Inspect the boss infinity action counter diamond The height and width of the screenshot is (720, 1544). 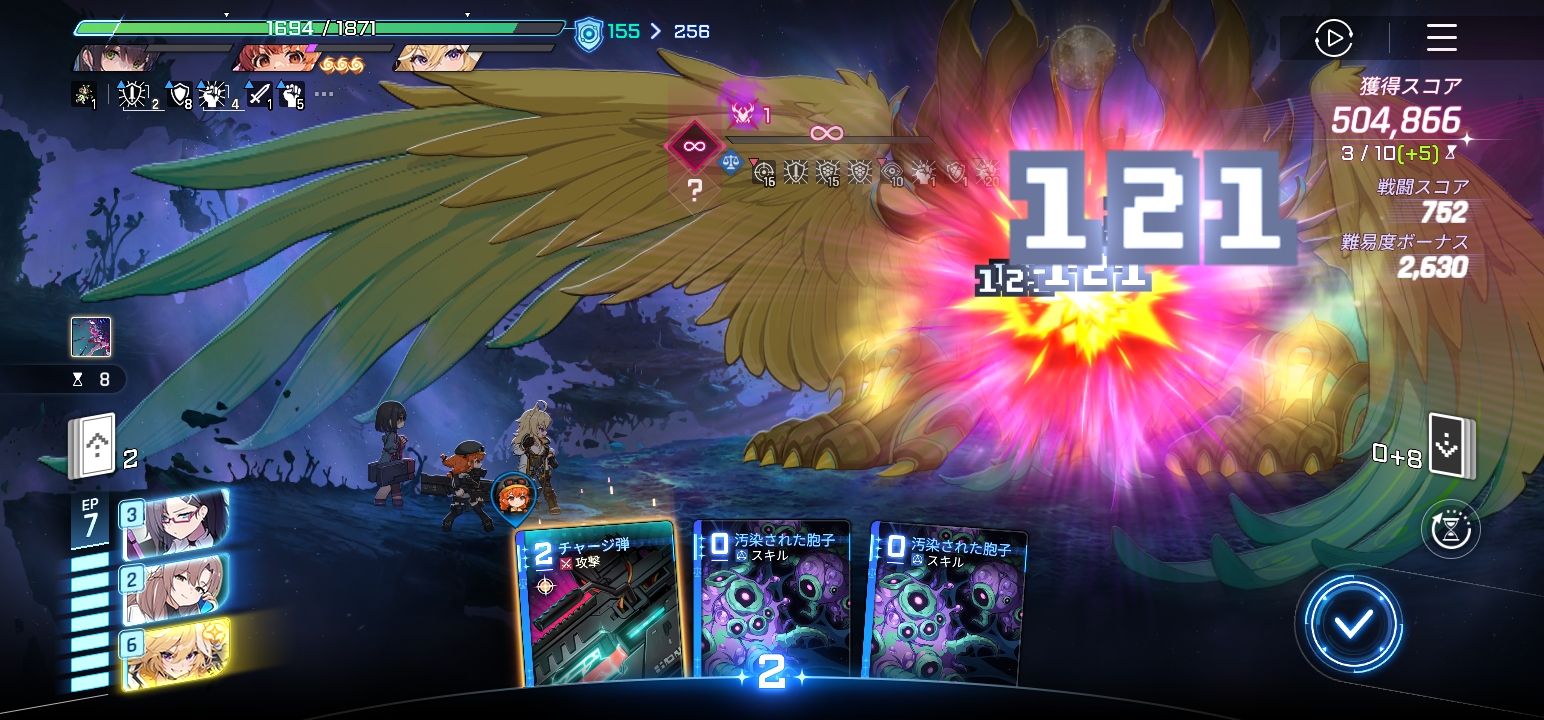693,148
